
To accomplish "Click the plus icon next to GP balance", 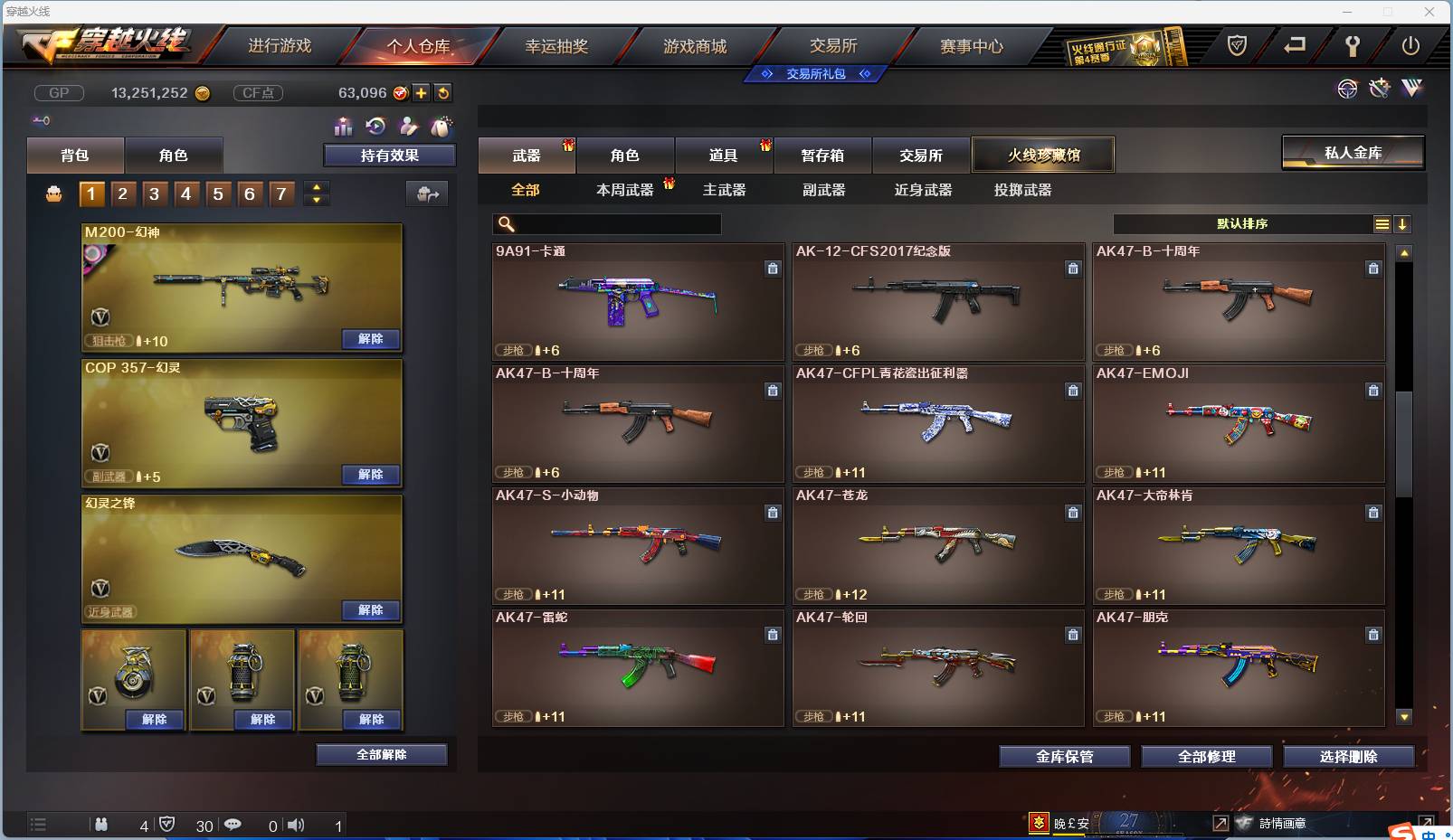I will [420, 92].
